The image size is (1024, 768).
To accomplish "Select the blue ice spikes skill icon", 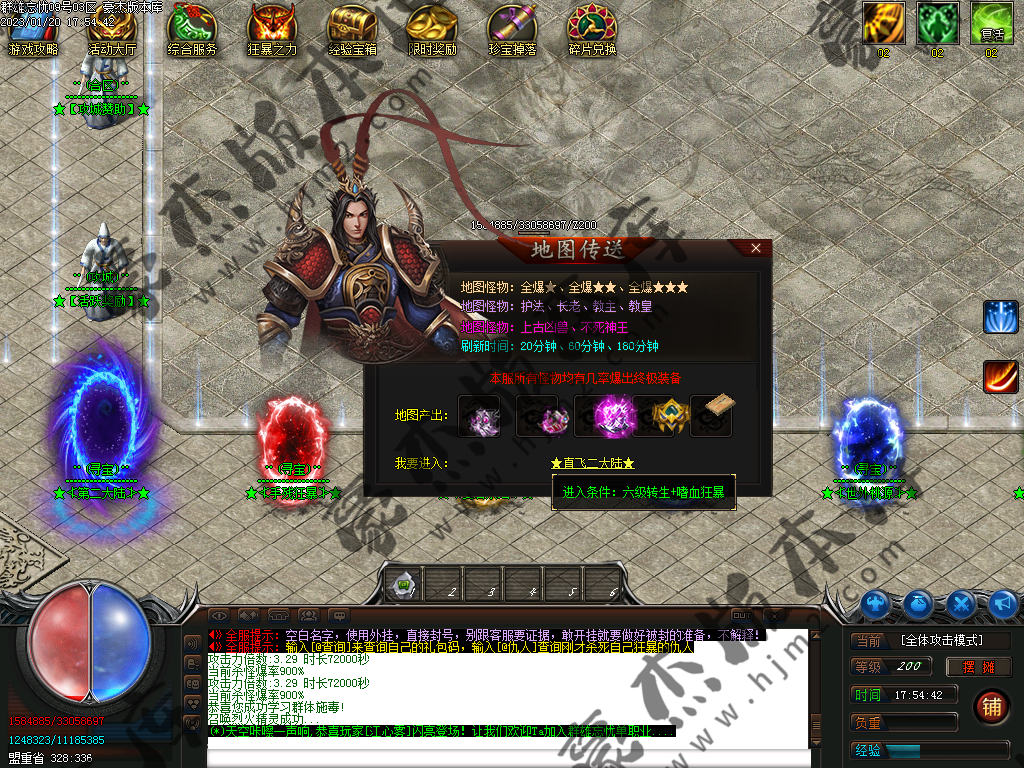I will point(1000,317).
